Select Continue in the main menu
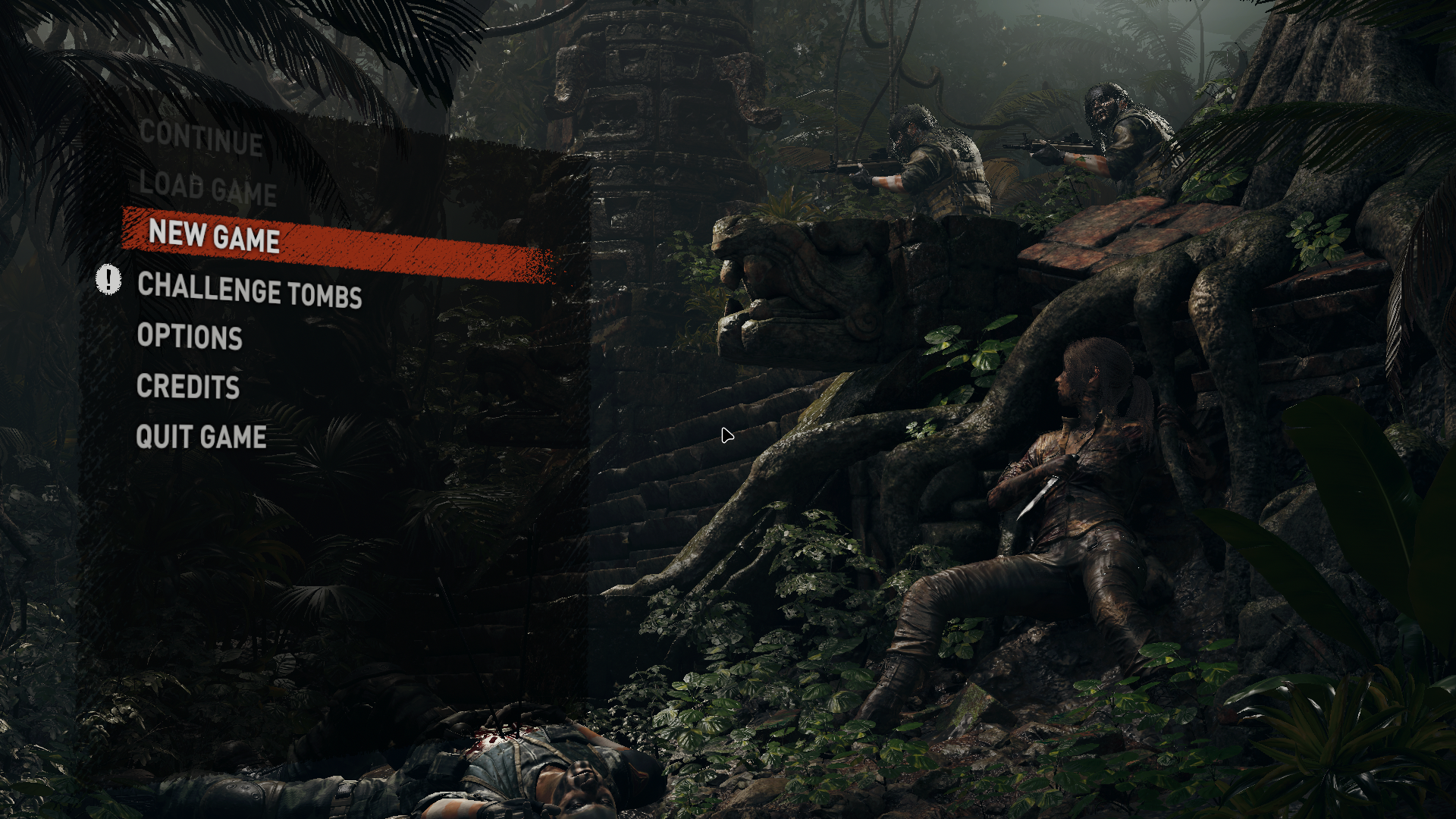 201,137
